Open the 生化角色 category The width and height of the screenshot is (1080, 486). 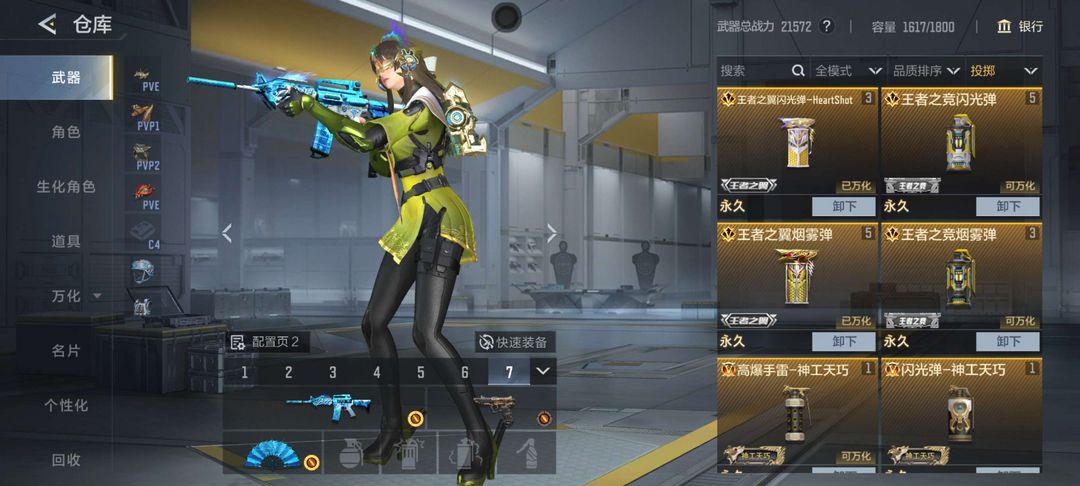[x=66, y=187]
